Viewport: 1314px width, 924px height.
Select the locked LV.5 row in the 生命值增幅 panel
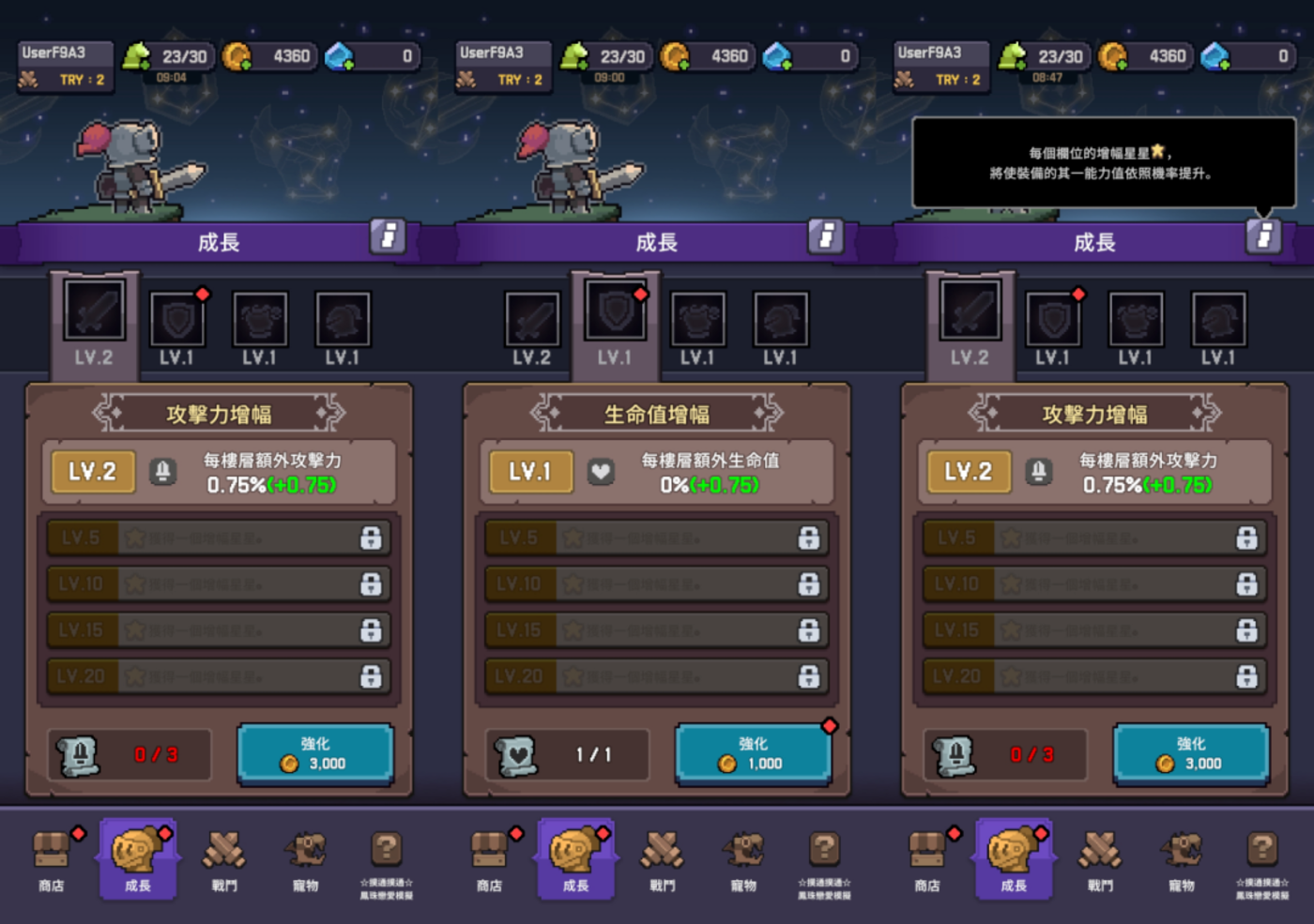(656, 538)
